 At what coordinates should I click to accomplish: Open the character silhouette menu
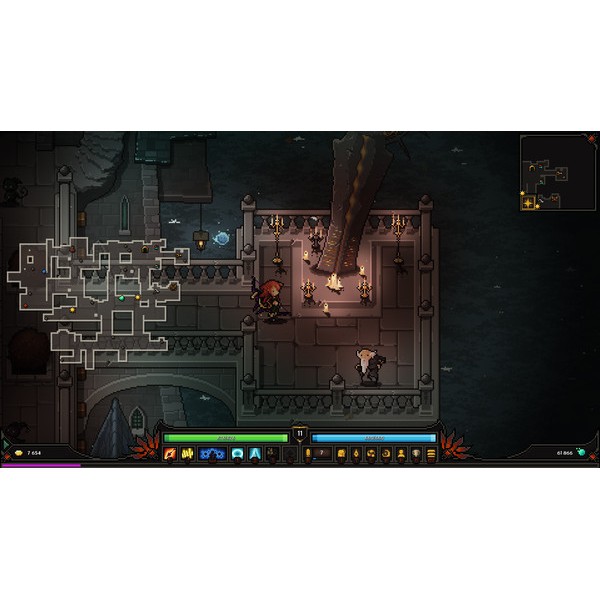tap(401, 454)
